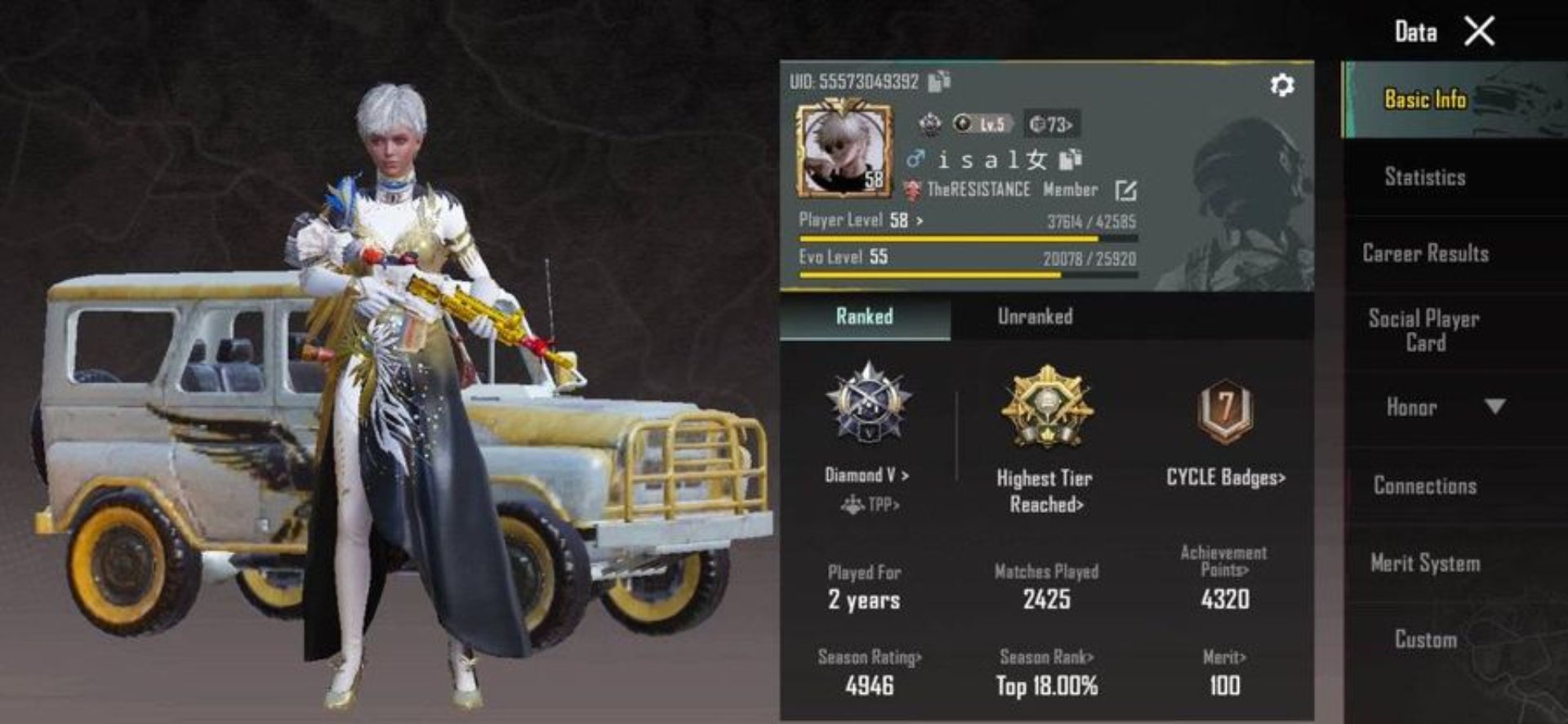Screen dimensions: 1568x724
Task: Show the CYCLE Badges
Action: click(1225, 477)
